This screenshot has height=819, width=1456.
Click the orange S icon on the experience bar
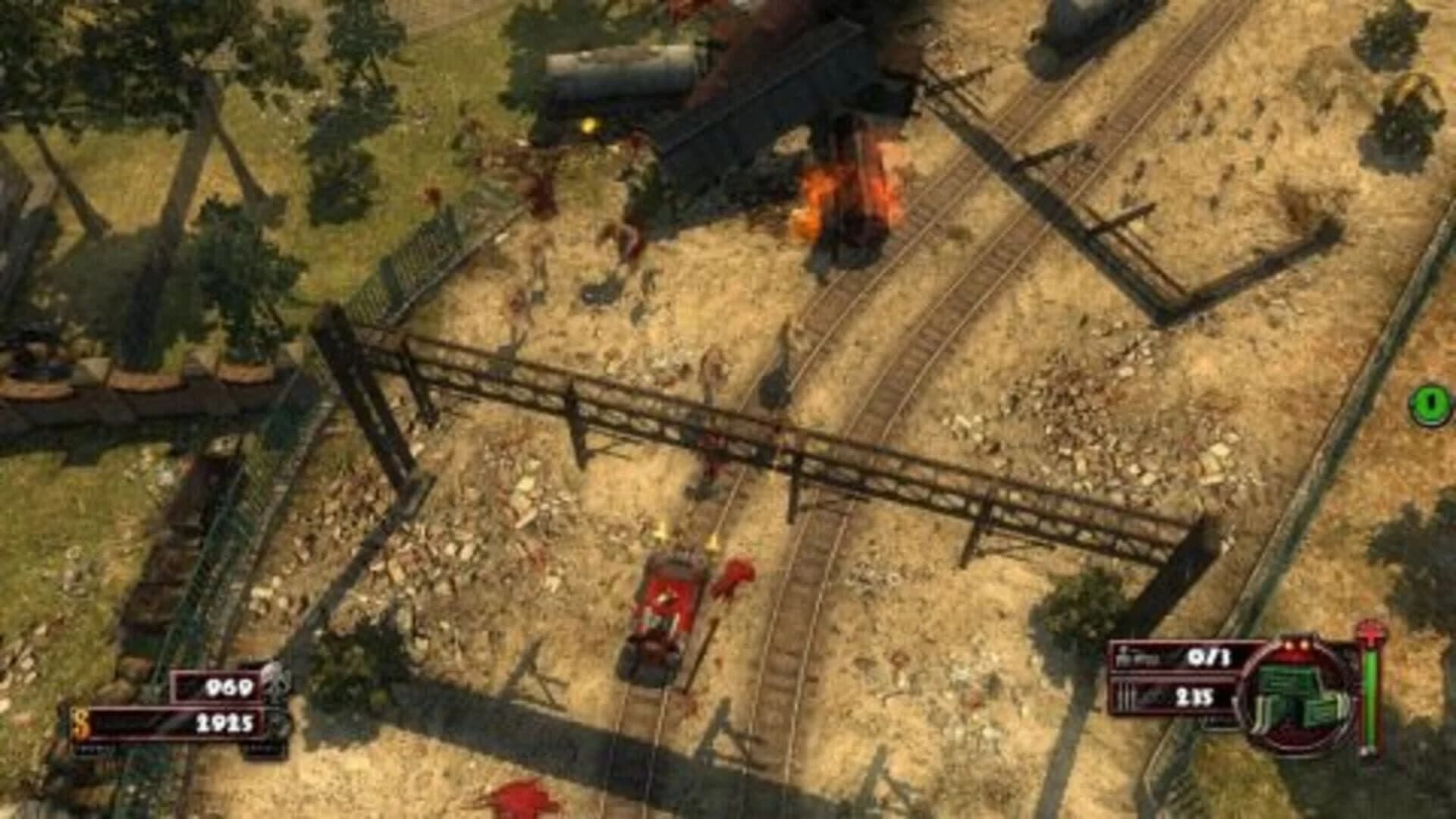point(81,723)
